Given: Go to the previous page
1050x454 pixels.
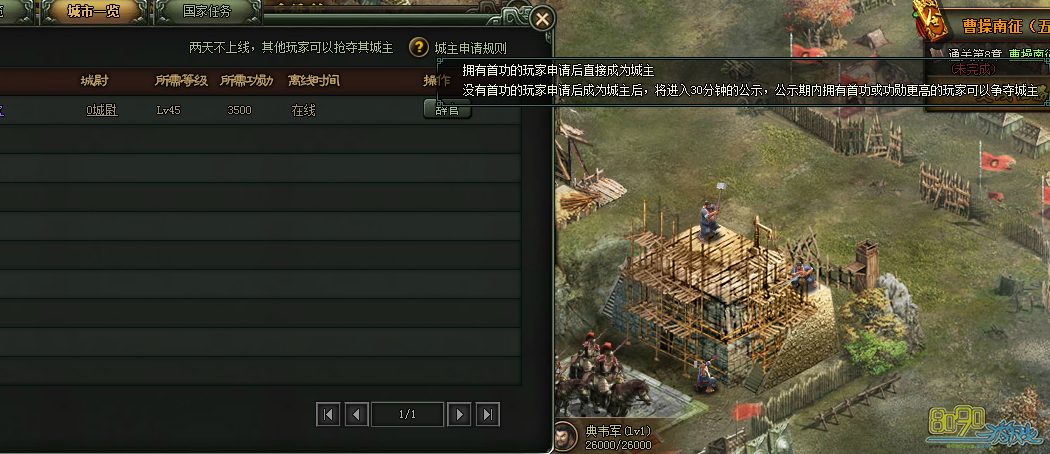Looking at the screenshot, I should [356, 414].
